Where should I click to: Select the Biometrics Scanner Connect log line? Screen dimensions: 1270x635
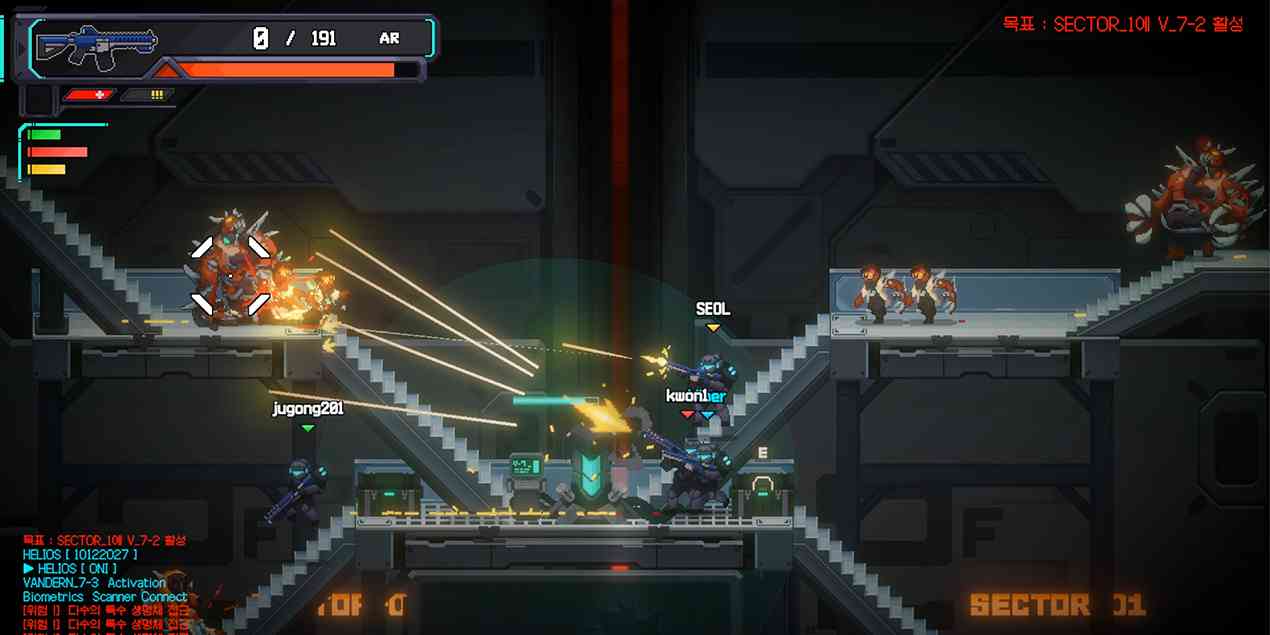tap(105, 596)
